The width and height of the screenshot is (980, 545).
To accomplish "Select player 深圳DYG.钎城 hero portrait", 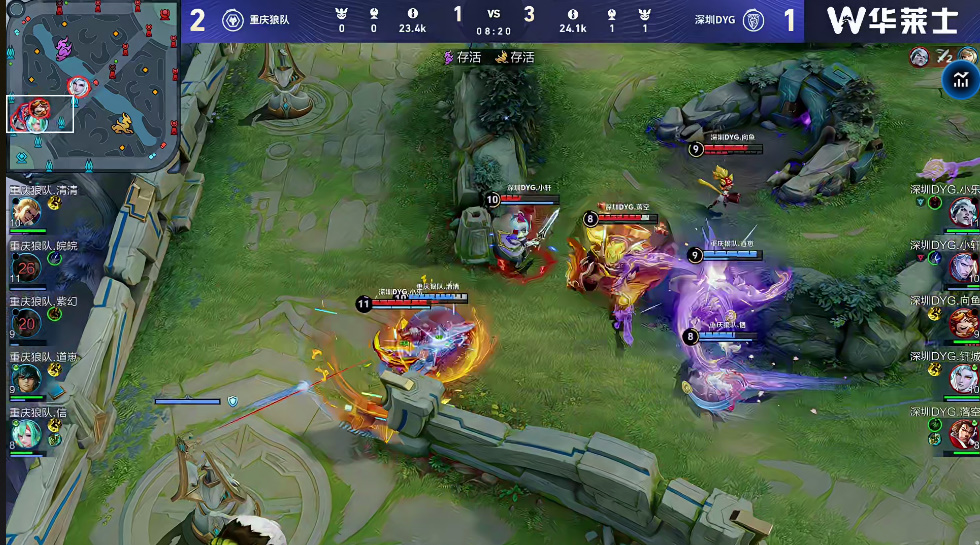I will tap(962, 377).
